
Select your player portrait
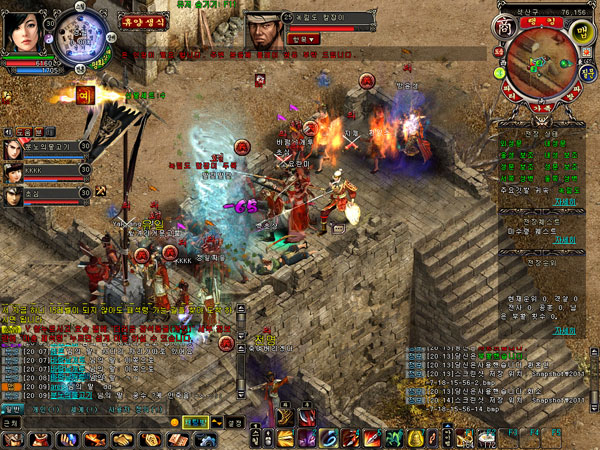tap(24, 28)
